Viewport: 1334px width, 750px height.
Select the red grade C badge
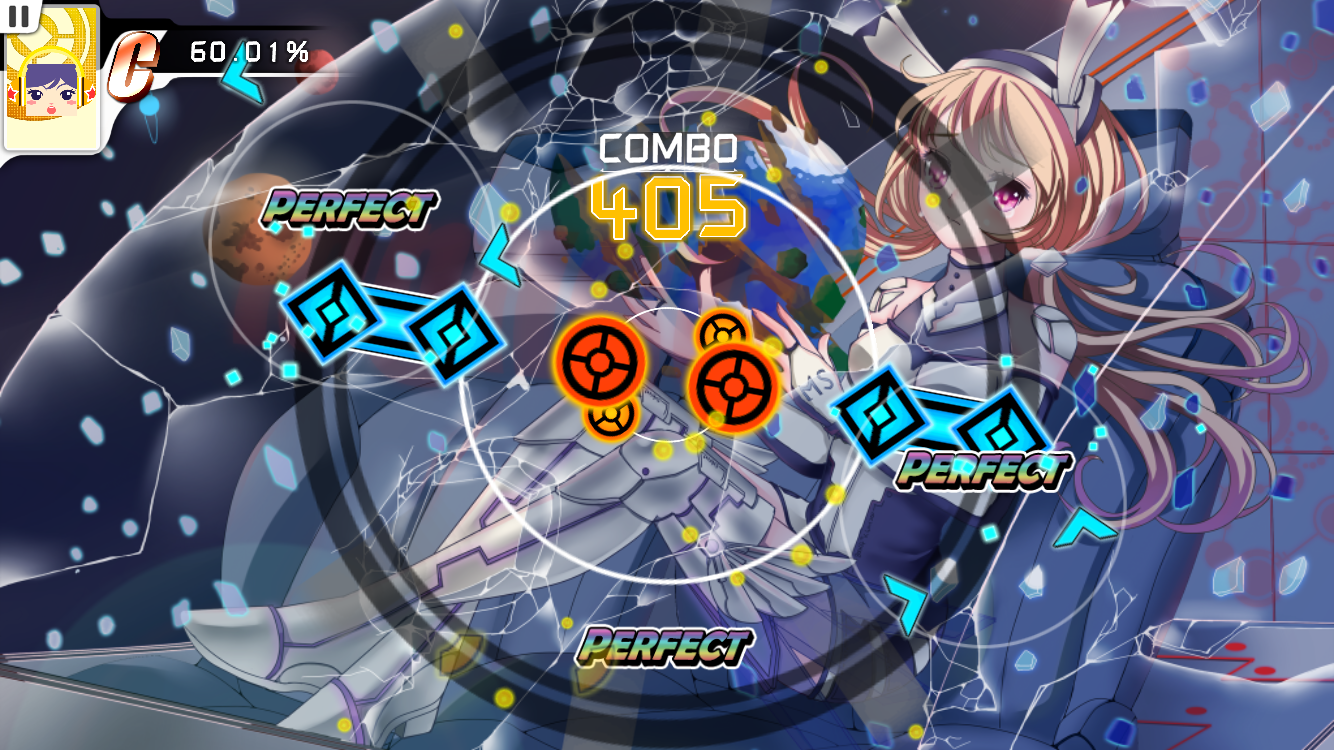pos(133,63)
